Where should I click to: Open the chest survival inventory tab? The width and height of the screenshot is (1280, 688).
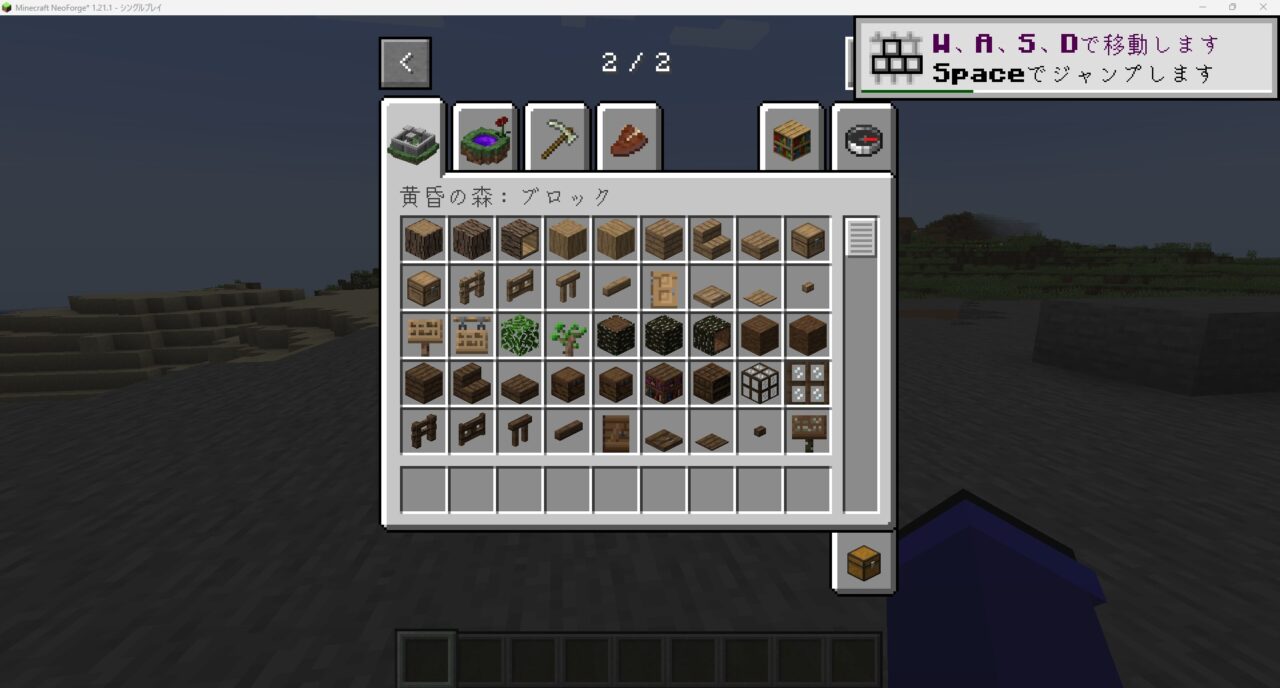click(863, 563)
